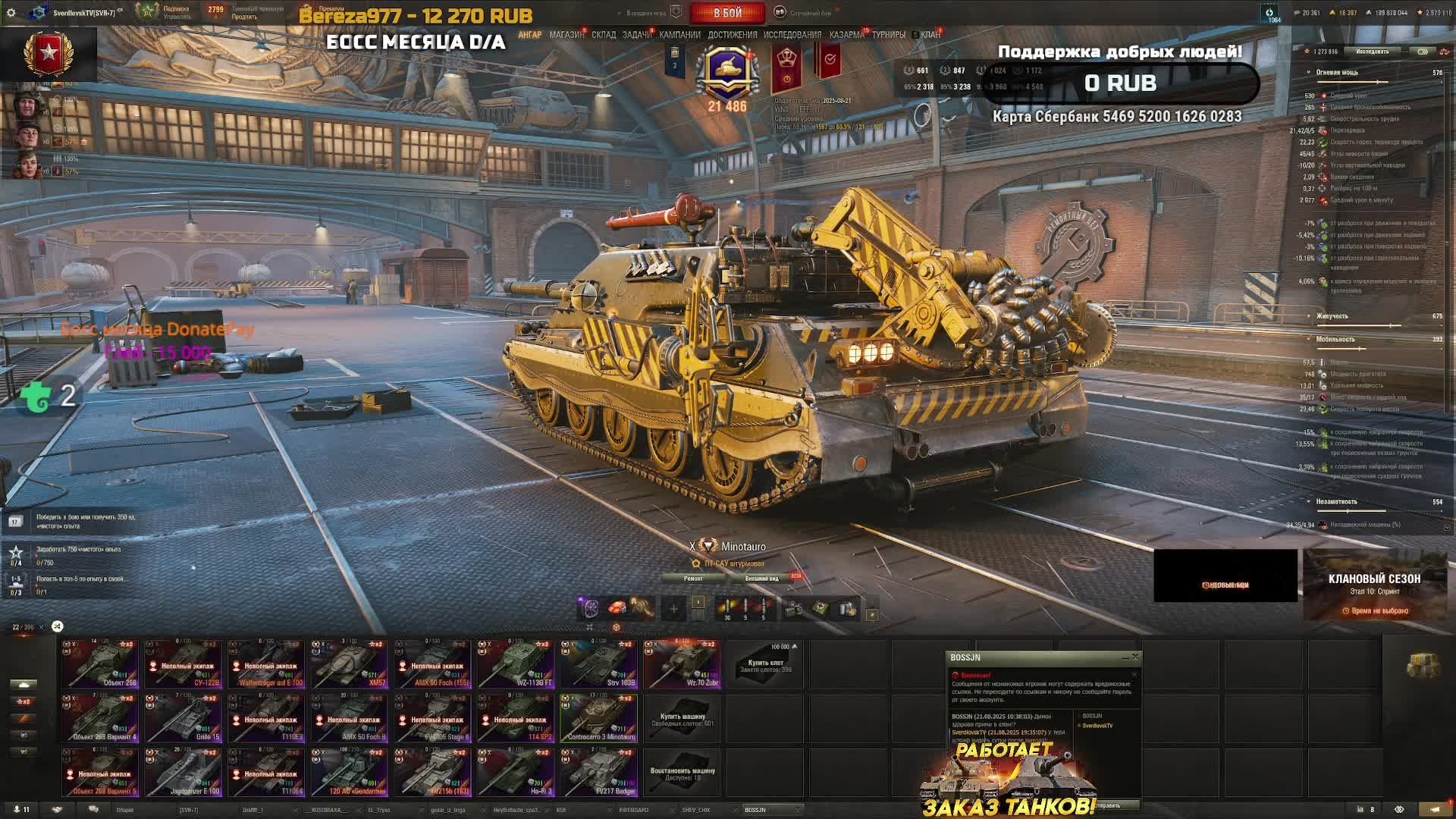Start a battle with the В БОЙ button
This screenshot has width=1456, height=819.
tap(727, 13)
